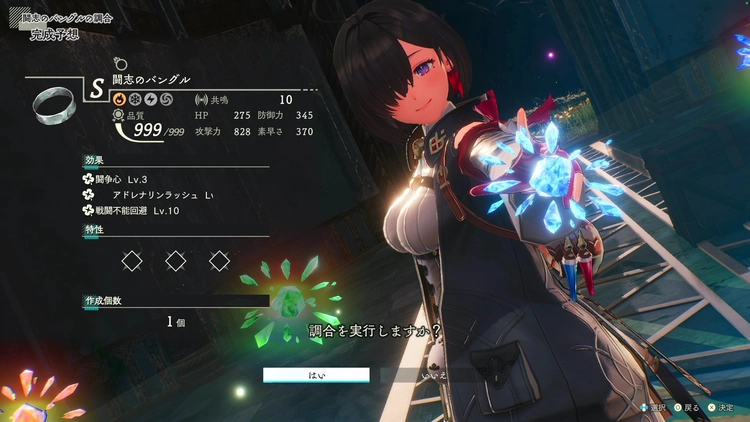The image size is (750, 422).
Task: Confirm synthesis with はい
Action: (316, 375)
